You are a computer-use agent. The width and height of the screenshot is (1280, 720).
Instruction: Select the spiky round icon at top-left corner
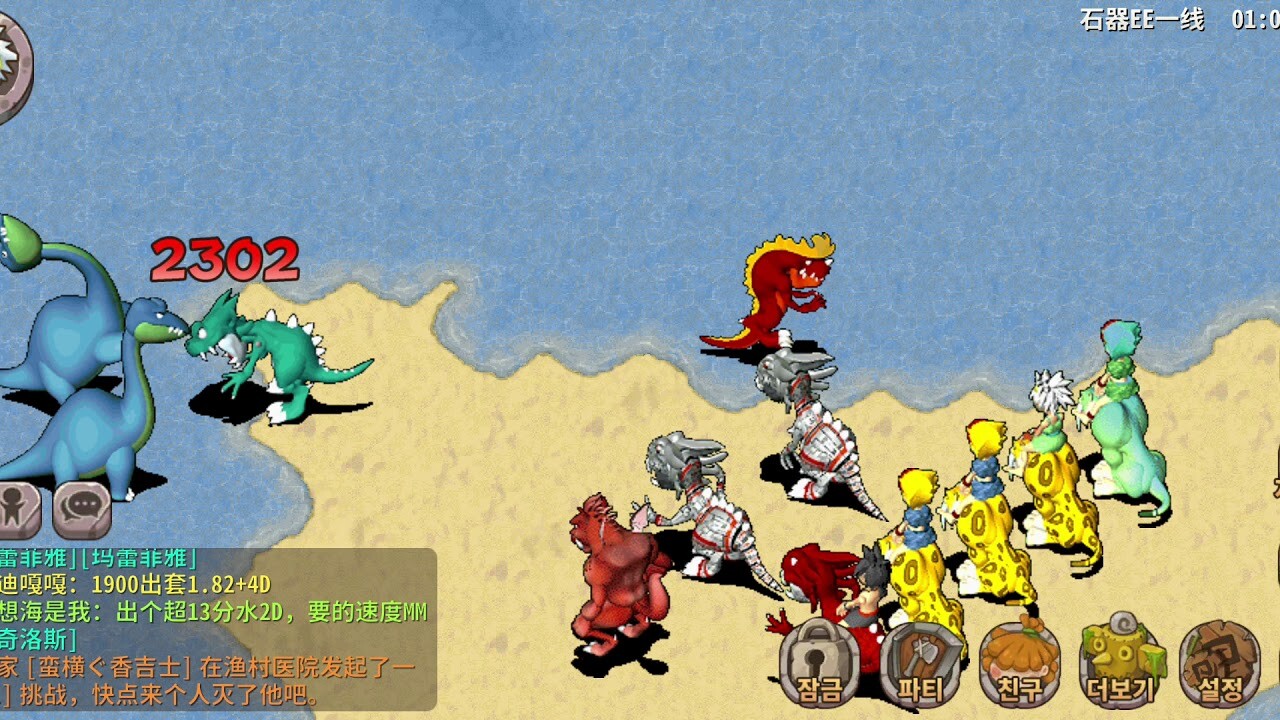click(x=12, y=65)
